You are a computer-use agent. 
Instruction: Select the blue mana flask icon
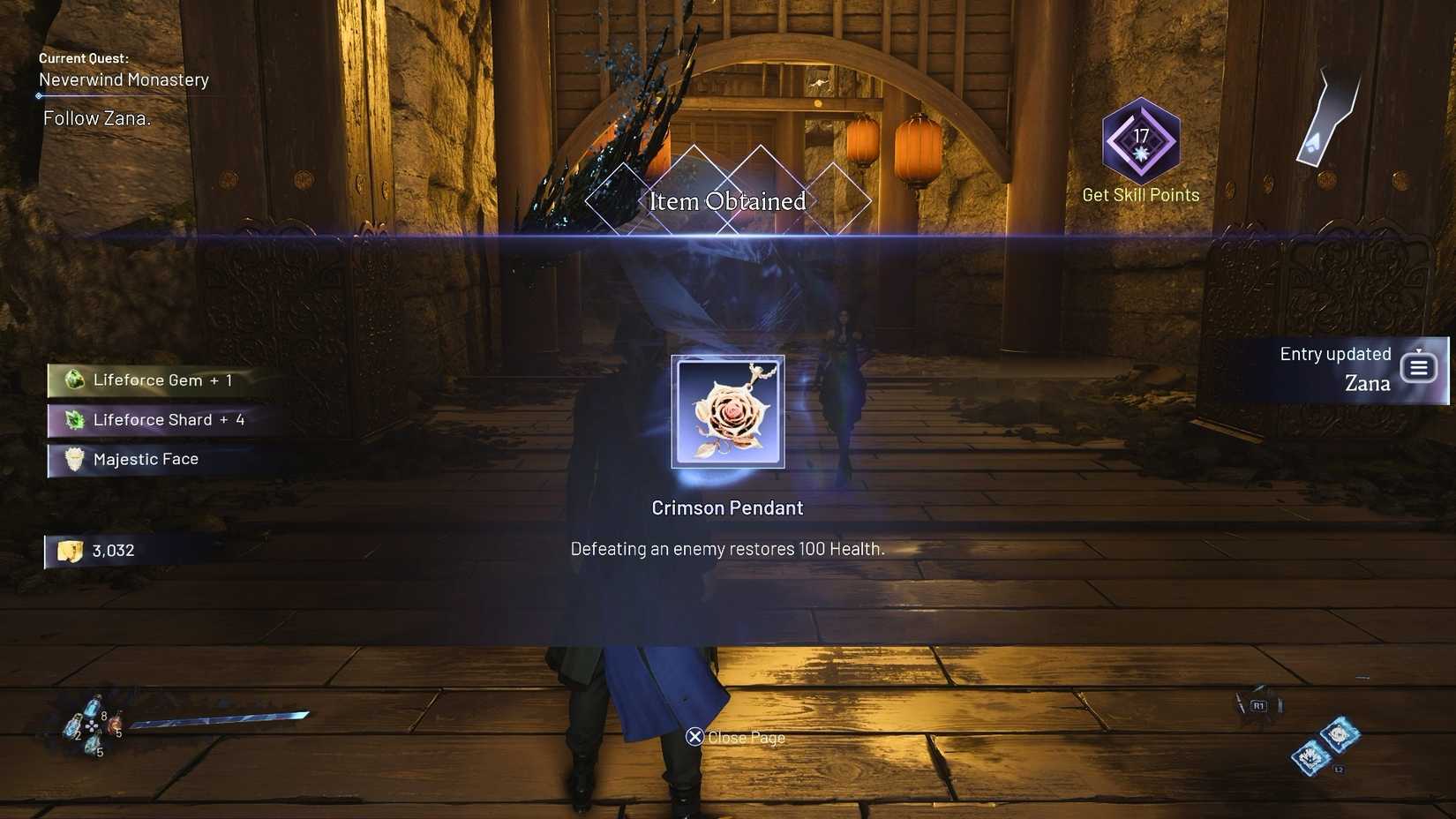click(92, 706)
